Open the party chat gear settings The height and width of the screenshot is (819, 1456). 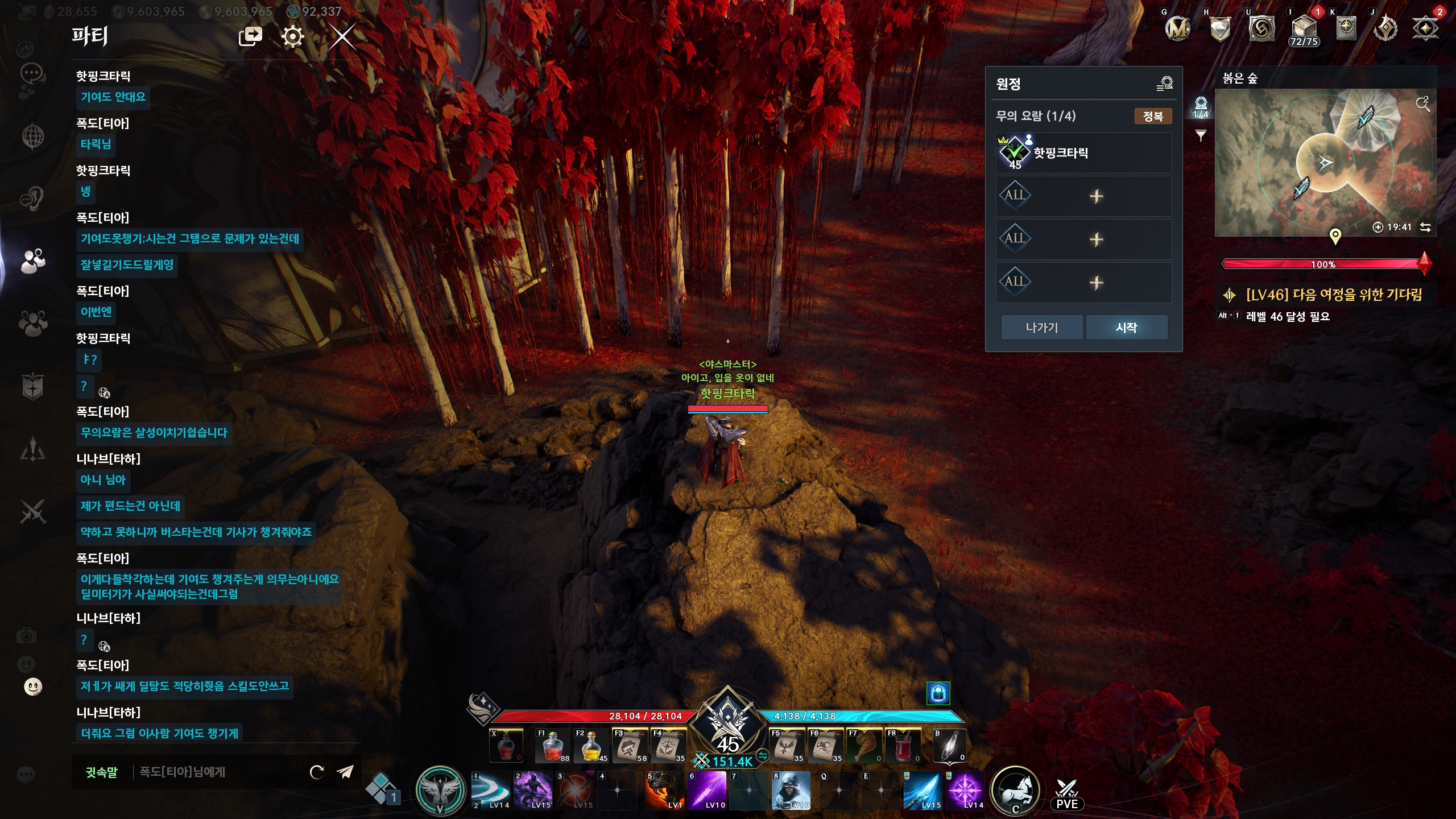[292, 38]
